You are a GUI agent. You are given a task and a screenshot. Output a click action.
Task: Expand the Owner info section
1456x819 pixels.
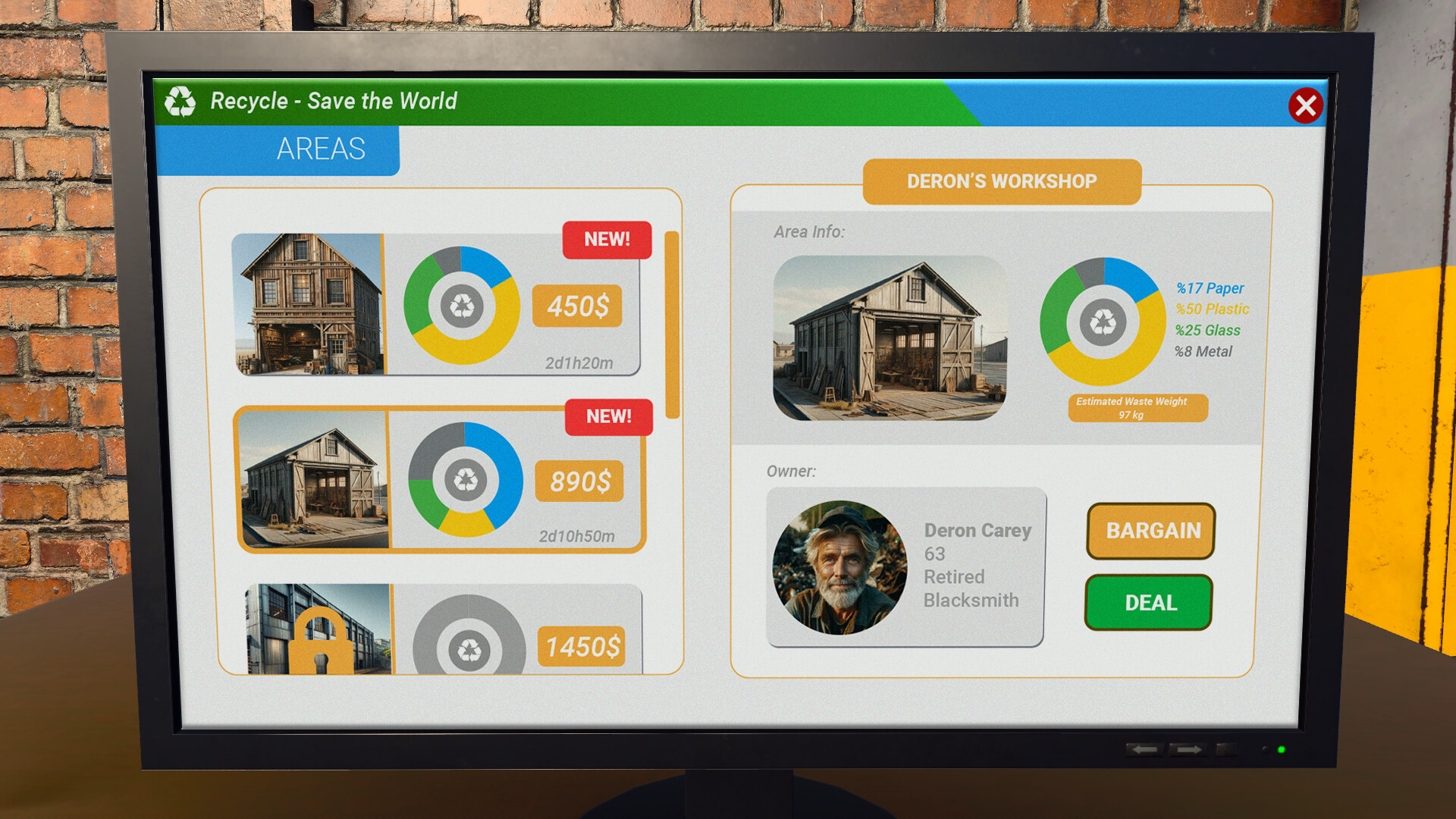point(792,471)
